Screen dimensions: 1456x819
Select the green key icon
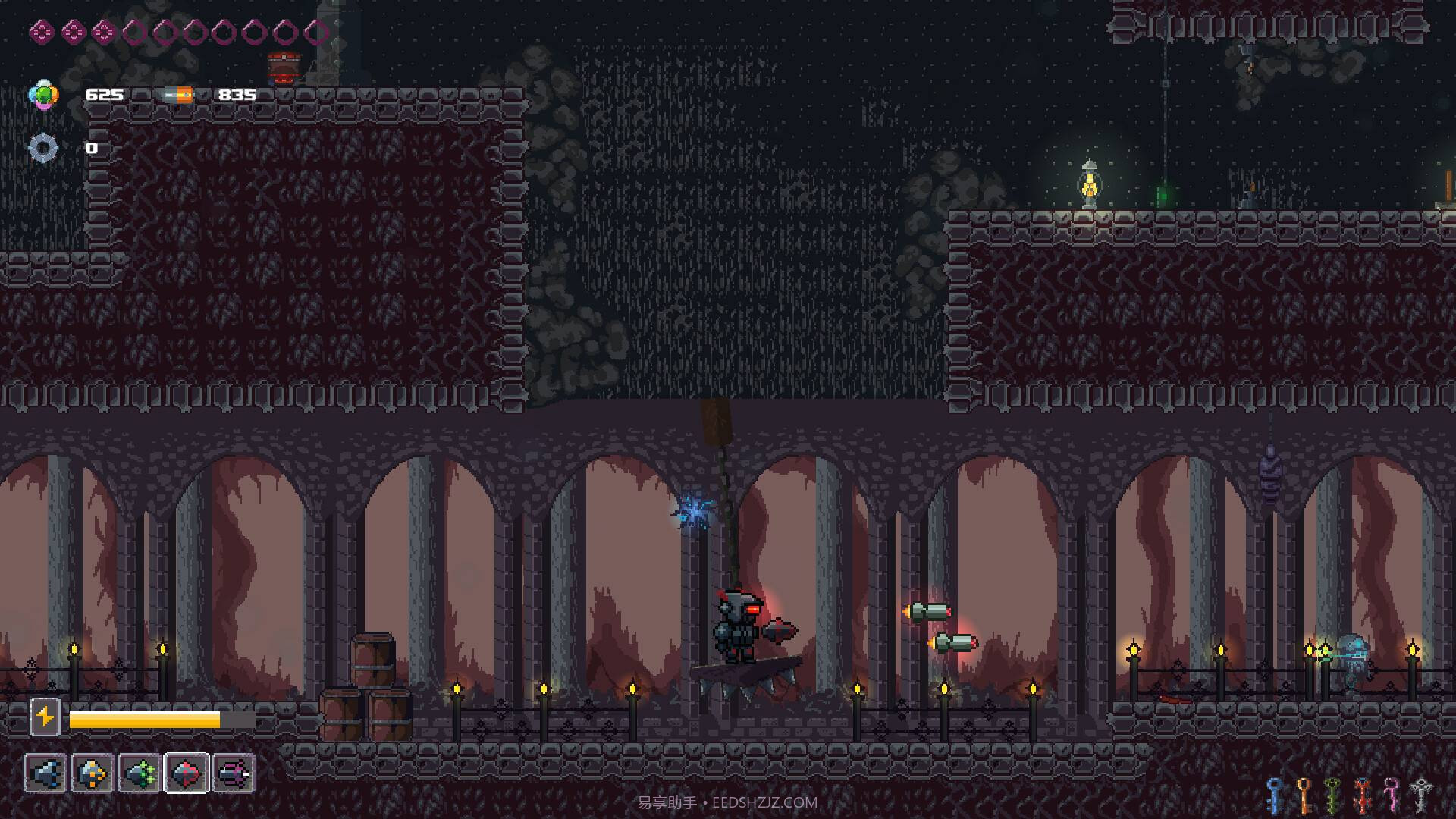1333,795
